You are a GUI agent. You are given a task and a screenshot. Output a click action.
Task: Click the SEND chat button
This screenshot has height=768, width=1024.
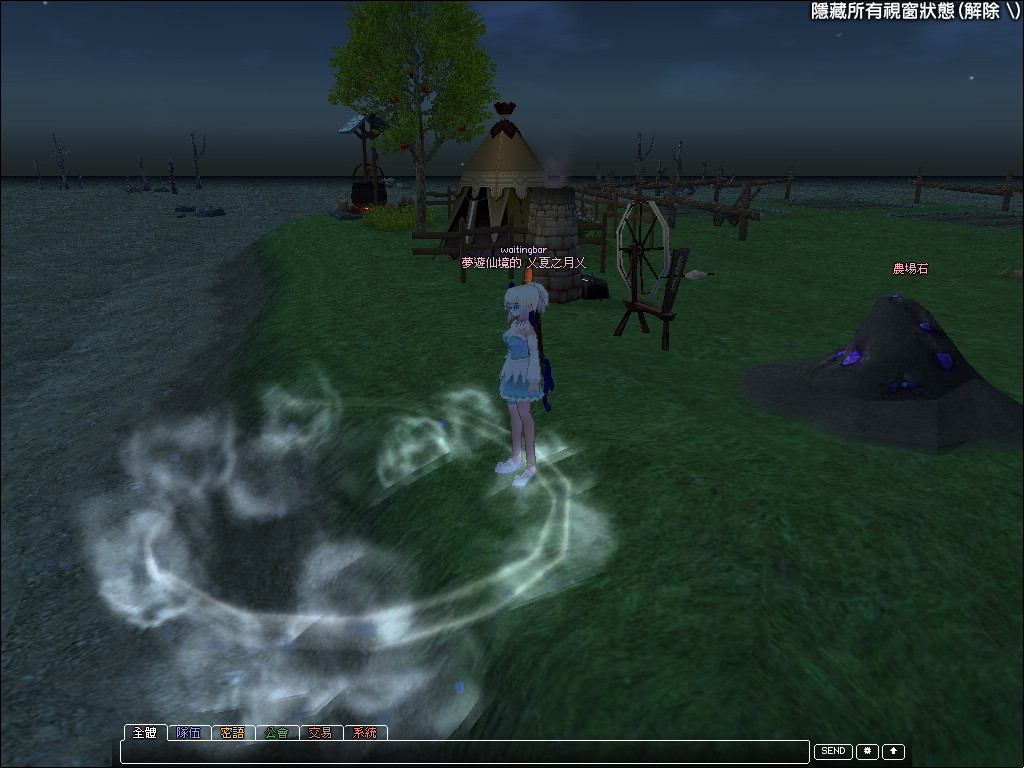(x=833, y=751)
